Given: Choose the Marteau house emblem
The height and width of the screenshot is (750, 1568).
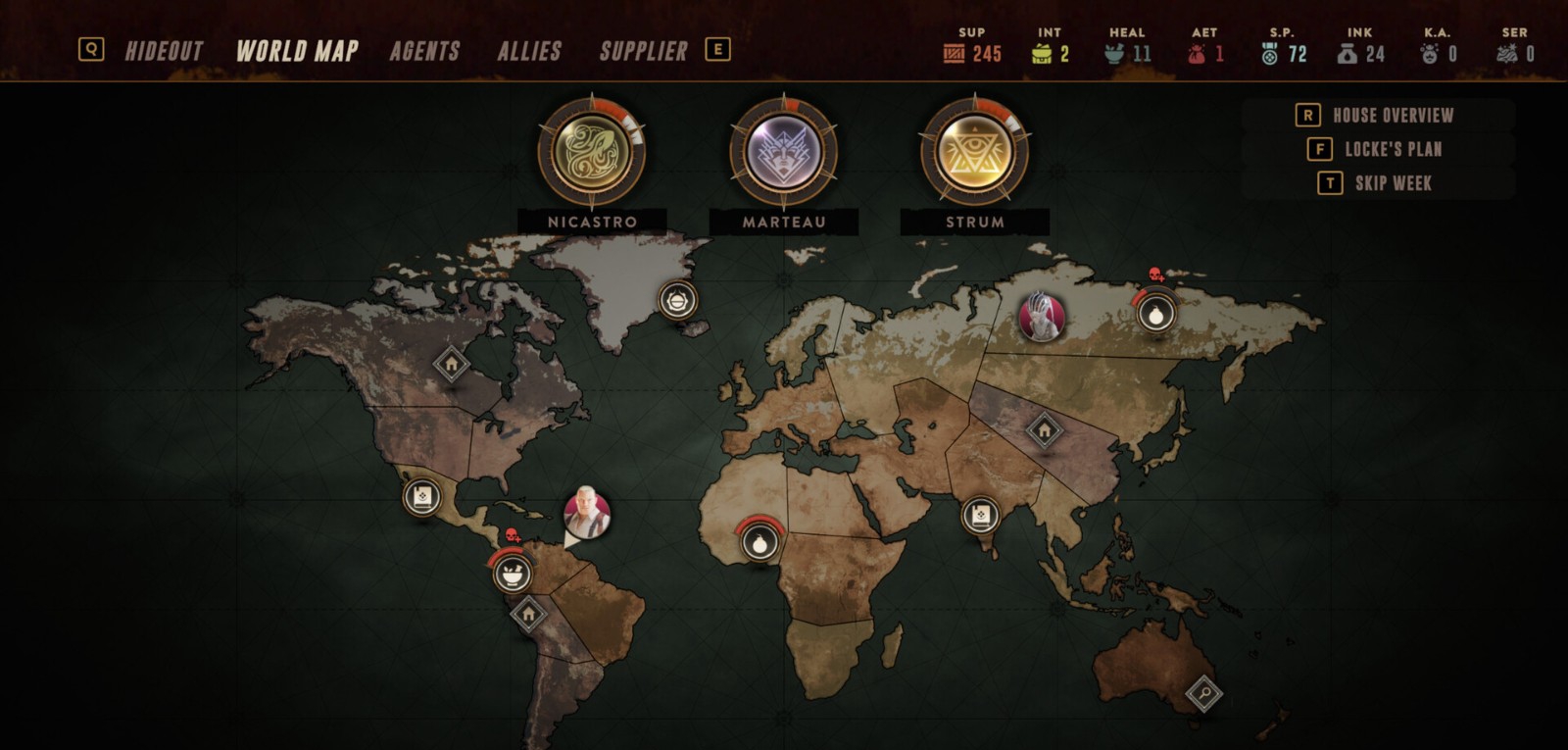Looking at the screenshot, I should point(783,152).
